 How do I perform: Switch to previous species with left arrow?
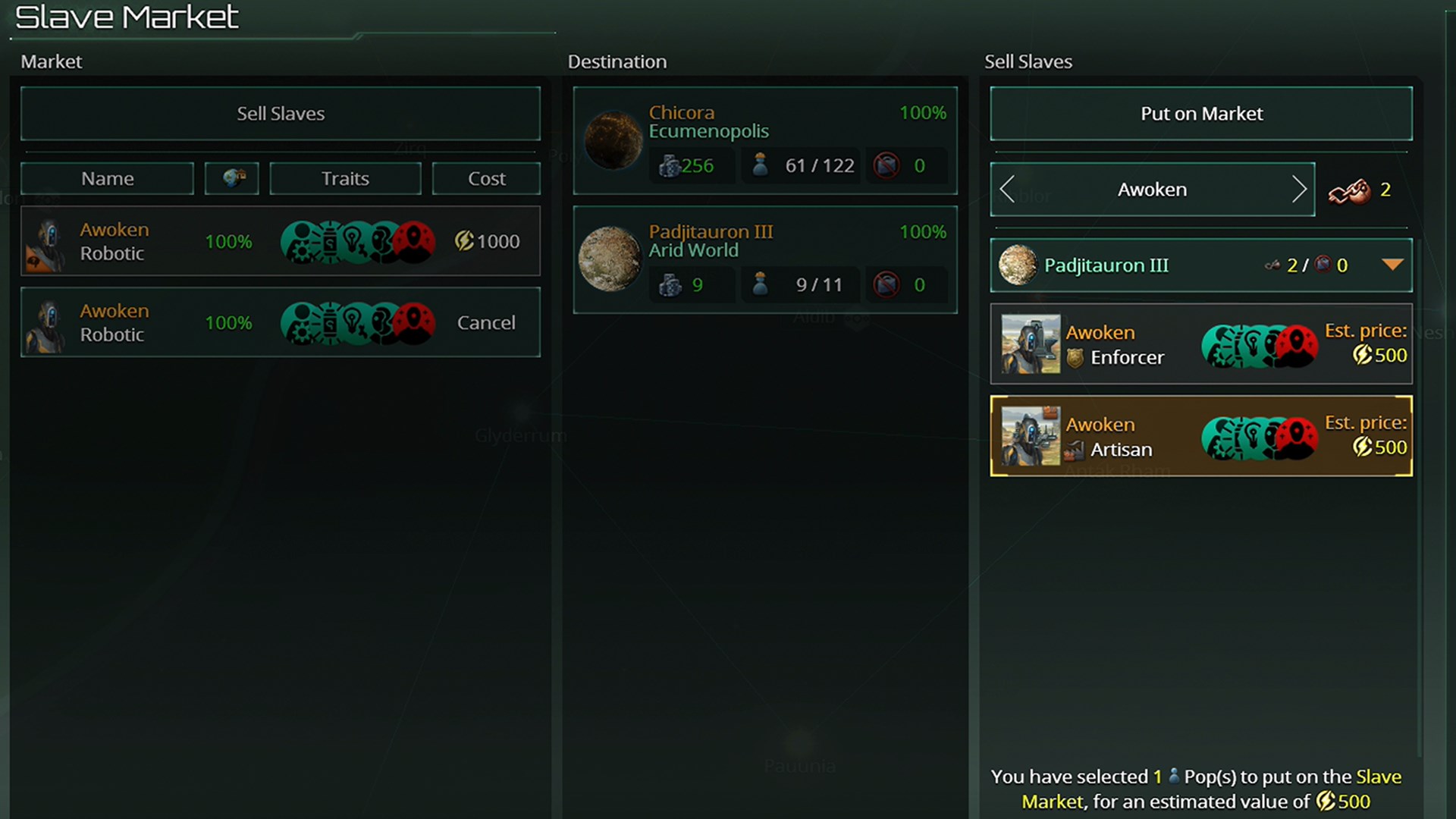1007,190
